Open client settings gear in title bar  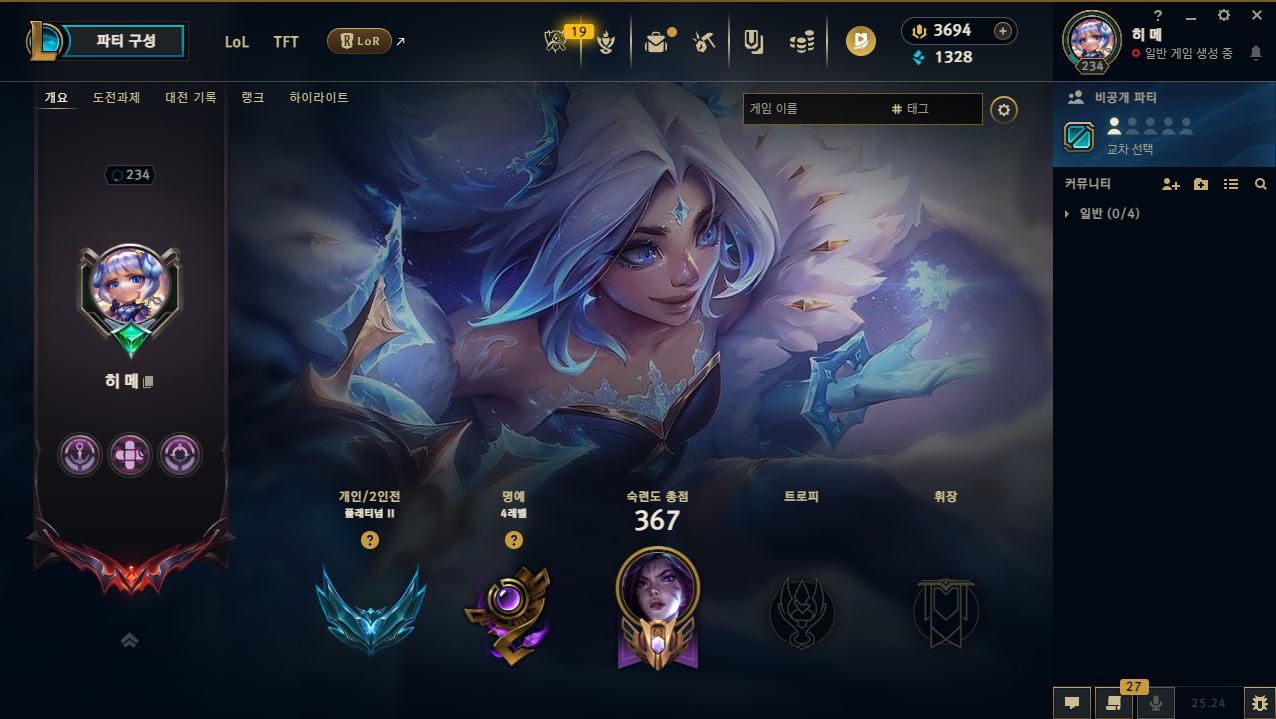[1224, 15]
